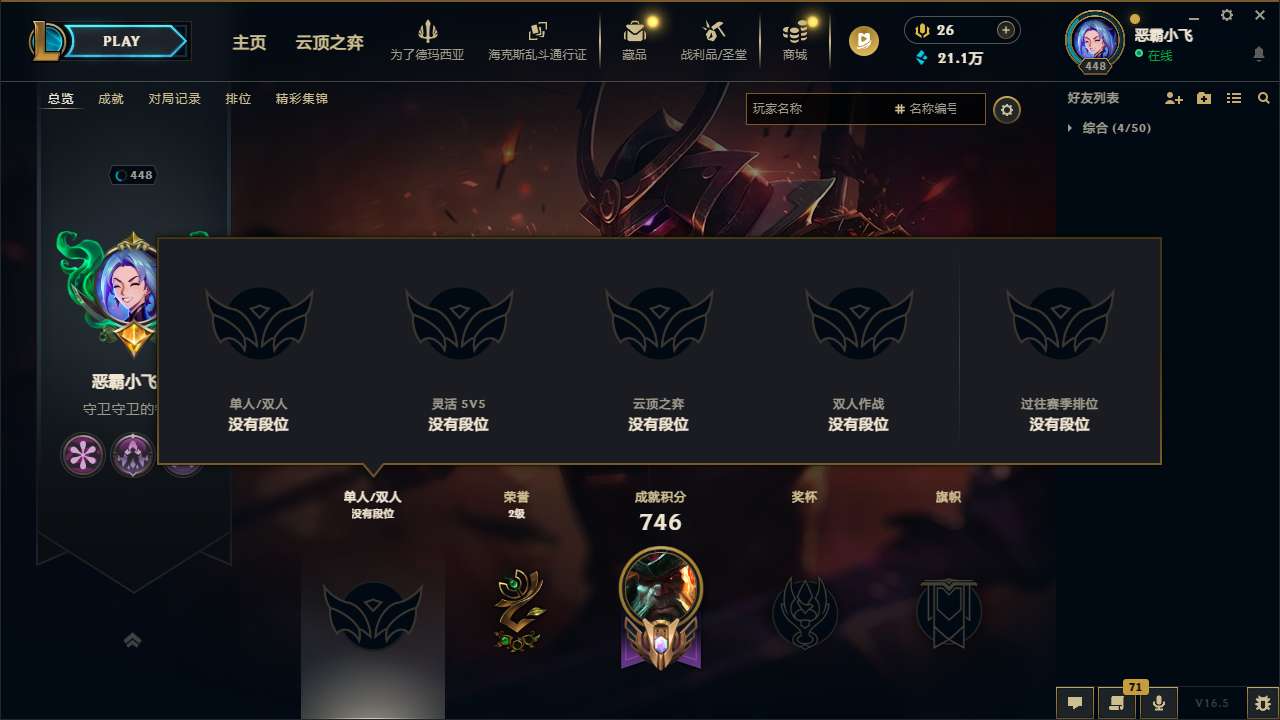
Task: Expand the missions panel with 71 badge
Action: [1117, 703]
